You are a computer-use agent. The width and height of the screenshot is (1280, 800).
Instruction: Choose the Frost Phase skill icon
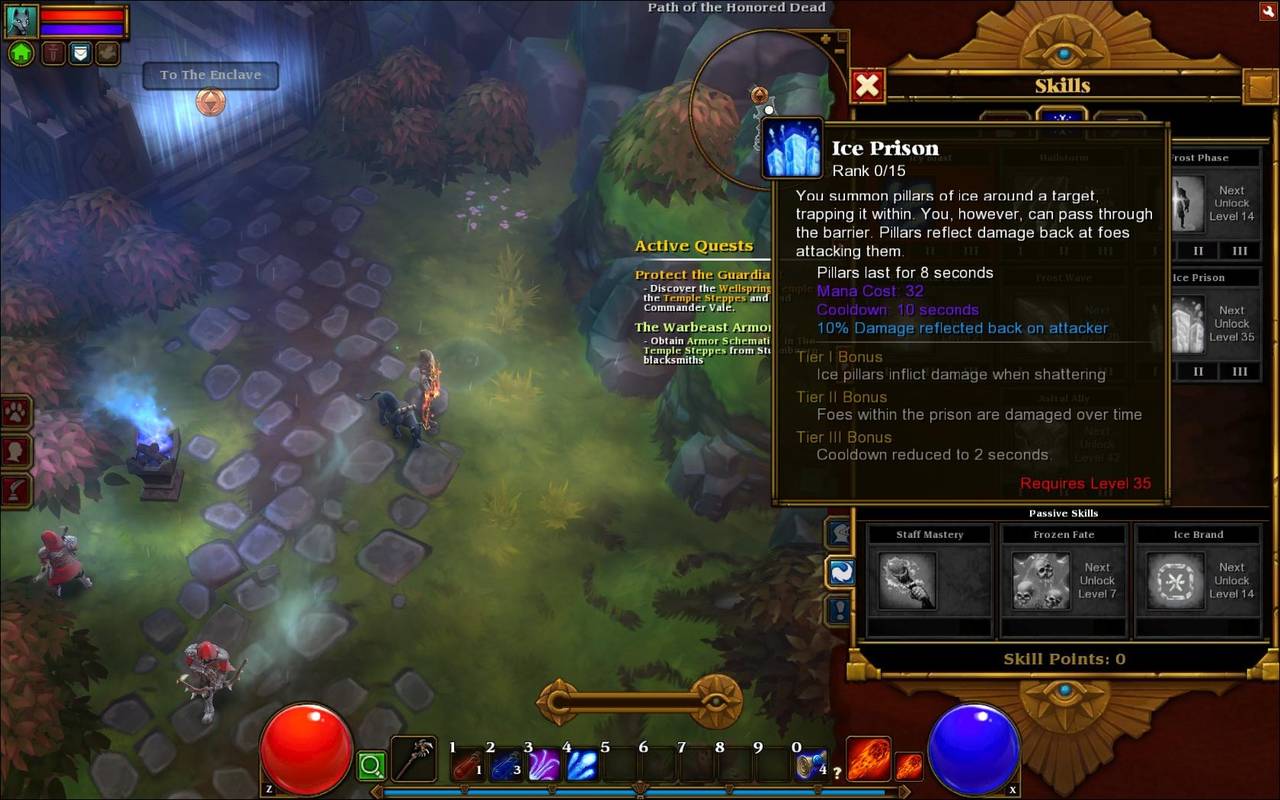click(x=1188, y=204)
